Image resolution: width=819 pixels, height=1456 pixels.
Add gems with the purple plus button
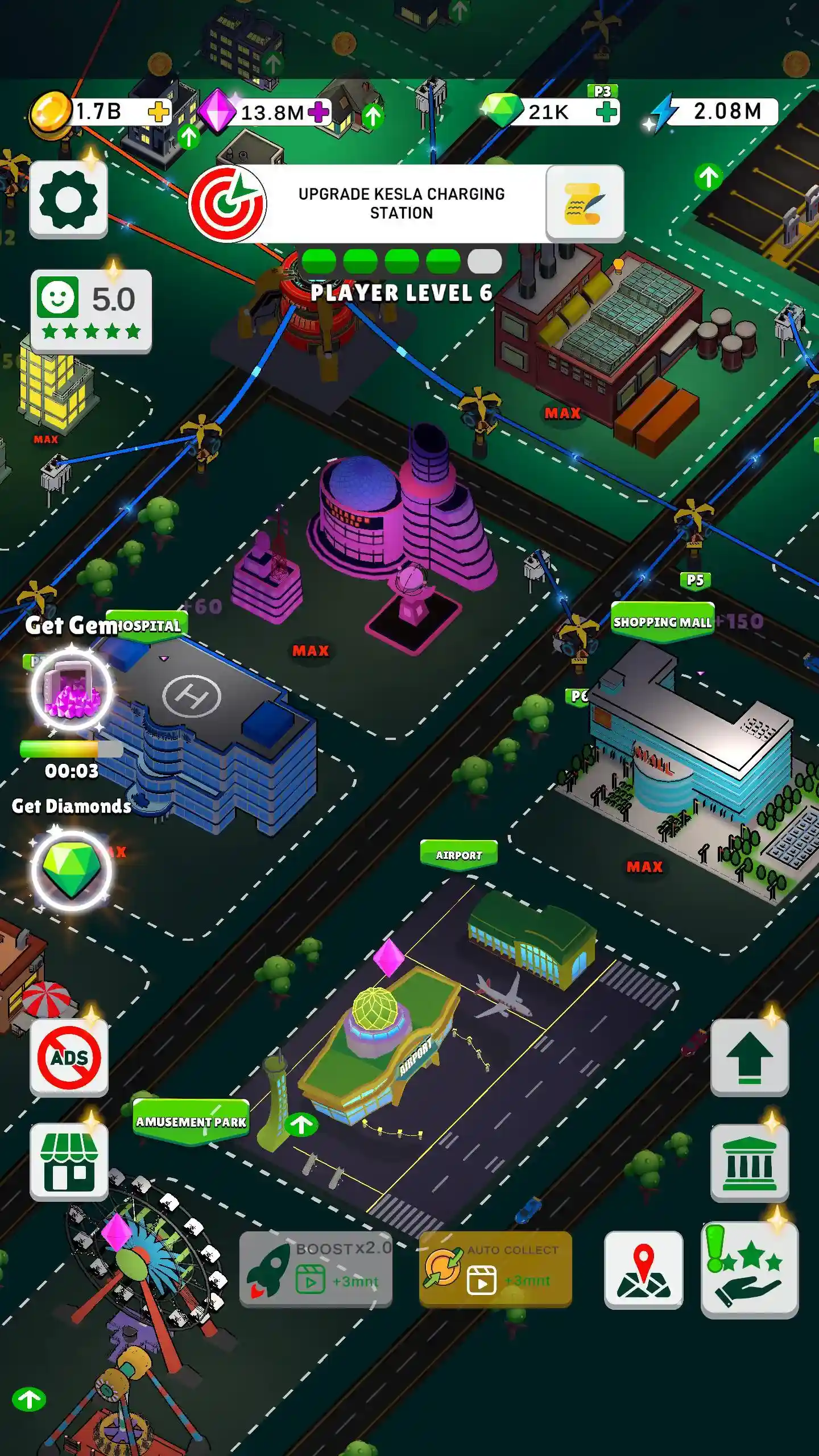coord(320,112)
